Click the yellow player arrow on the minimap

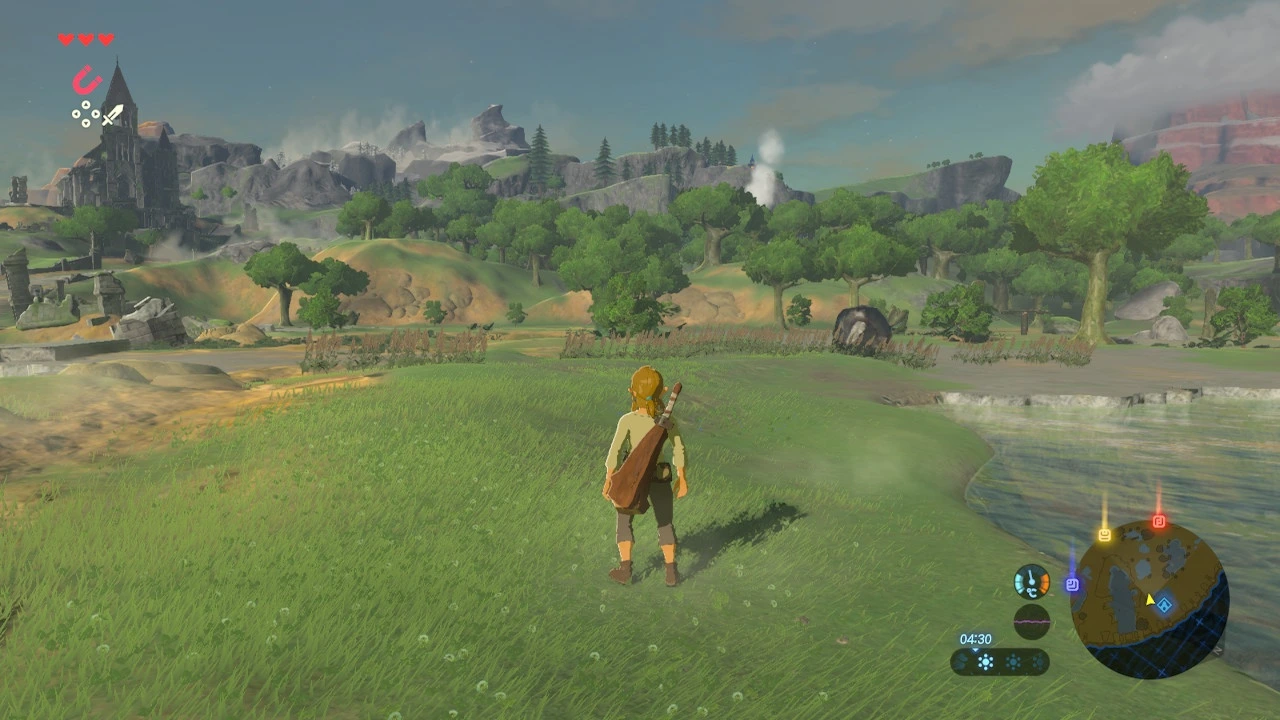tap(1150, 600)
